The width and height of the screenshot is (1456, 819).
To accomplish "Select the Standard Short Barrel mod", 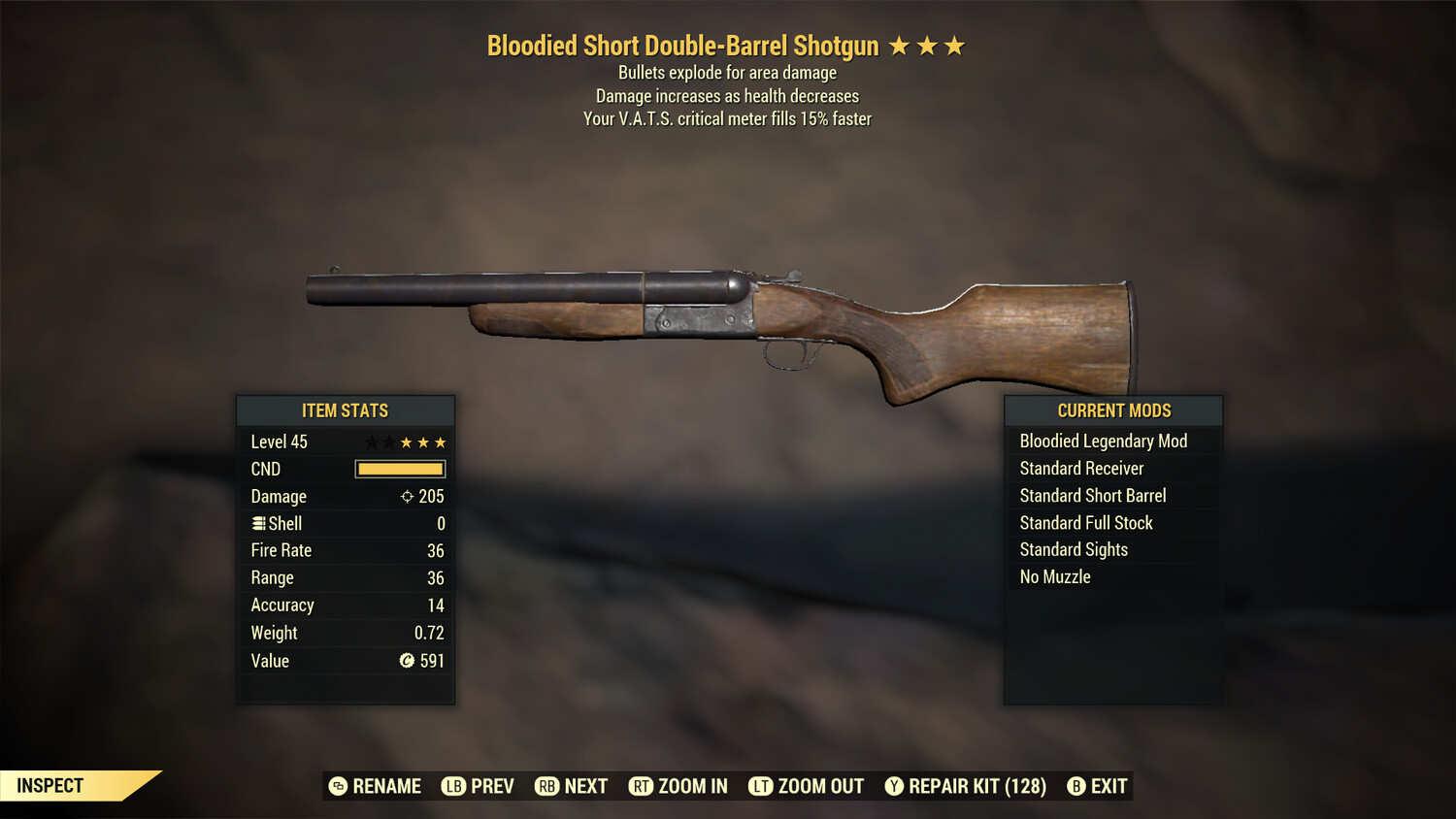I will tap(1092, 495).
